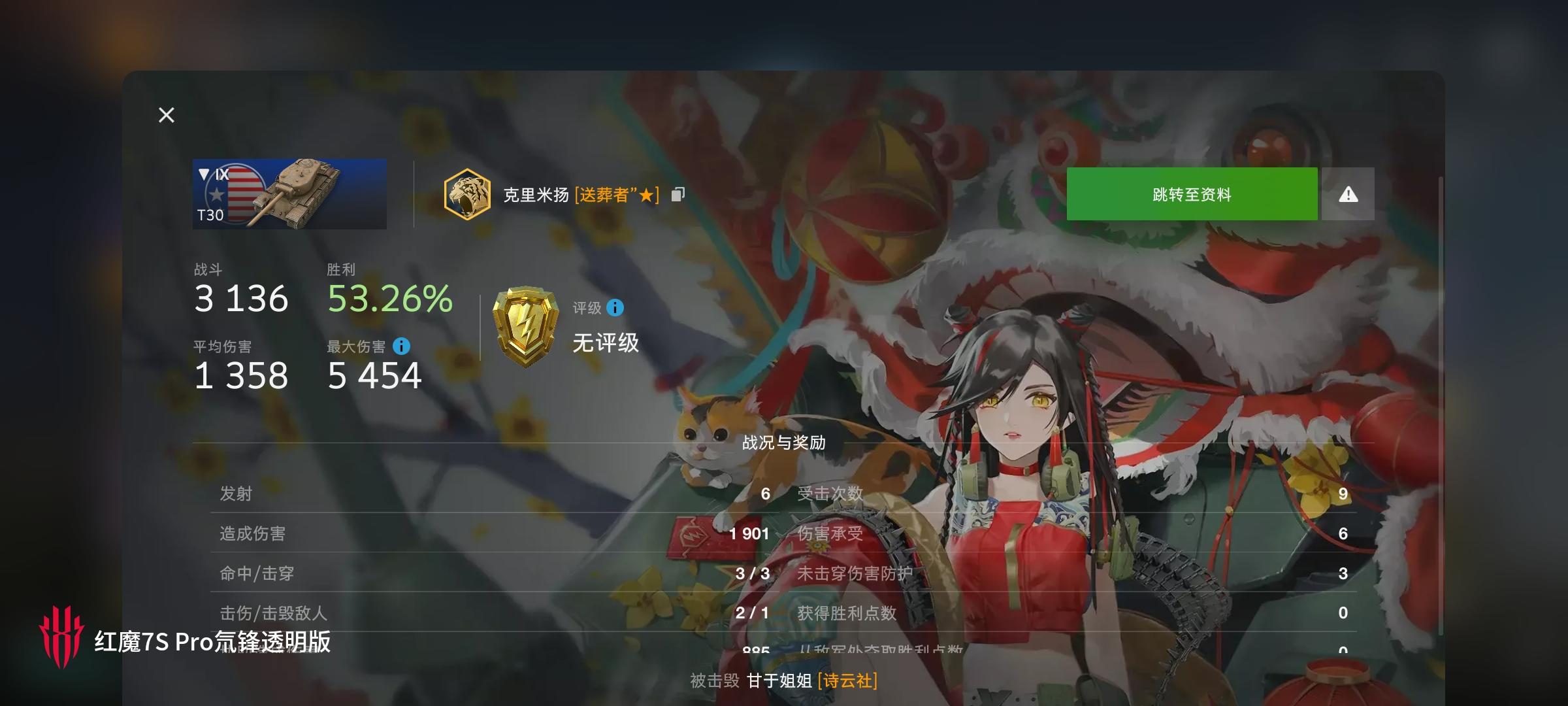Image resolution: width=1568 pixels, height=706 pixels.
Task: Click the tiger clan emblem badge
Action: click(465, 194)
